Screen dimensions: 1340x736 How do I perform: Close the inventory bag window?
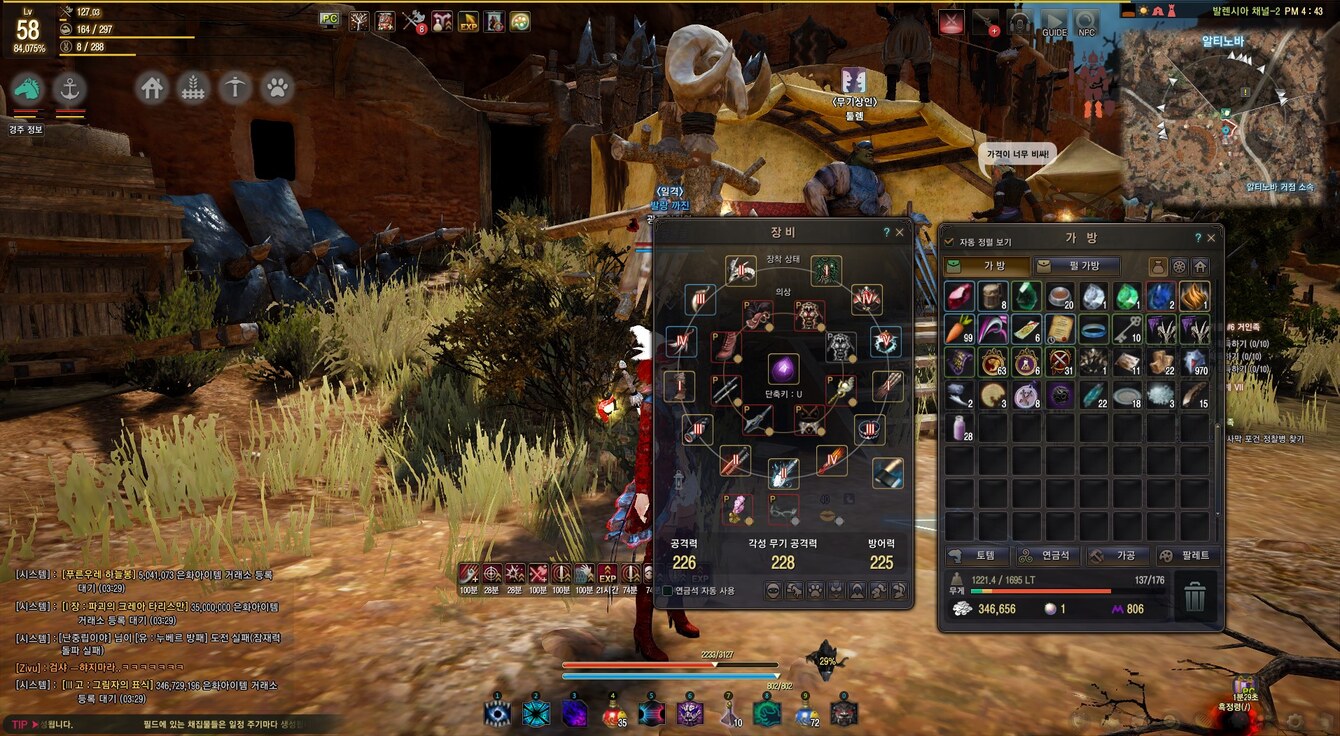click(x=1212, y=238)
